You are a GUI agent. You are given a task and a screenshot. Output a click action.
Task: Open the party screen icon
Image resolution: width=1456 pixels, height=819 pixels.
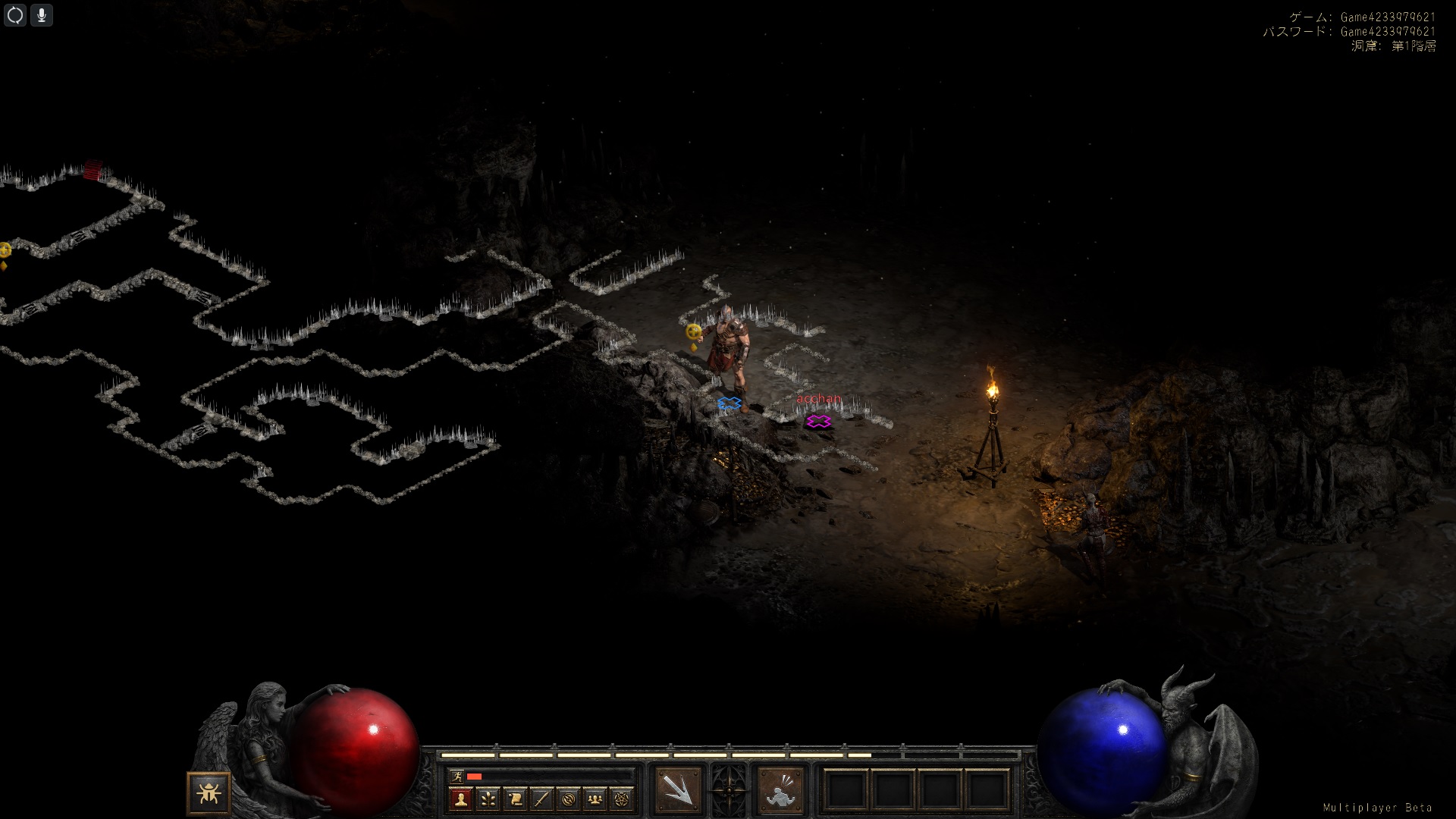pyautogui.click(x=595, y=799)
